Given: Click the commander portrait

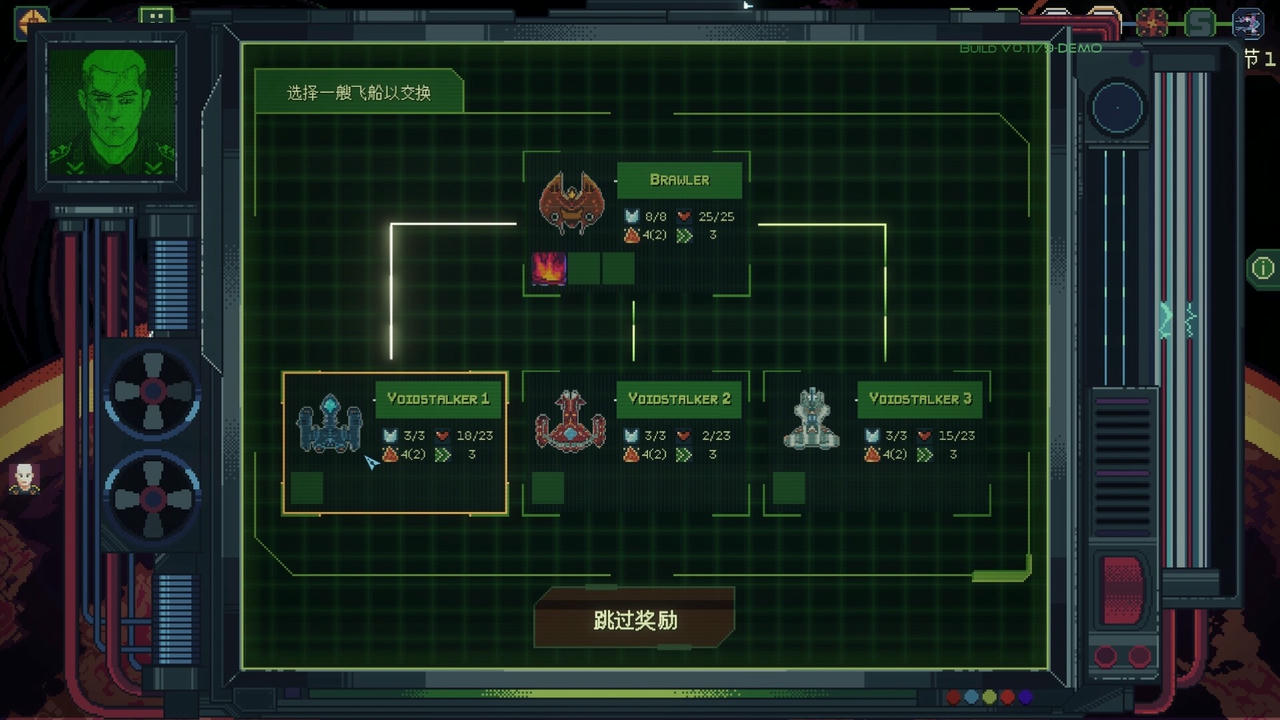Looking at the screenshot, I should [x=110, y=112].
